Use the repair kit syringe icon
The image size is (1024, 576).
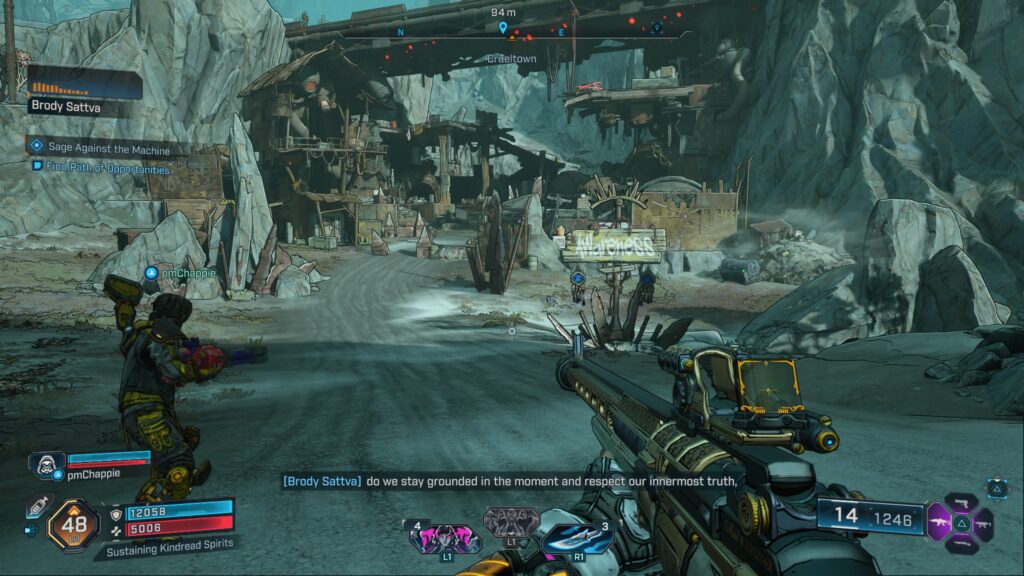pos(40,506)
